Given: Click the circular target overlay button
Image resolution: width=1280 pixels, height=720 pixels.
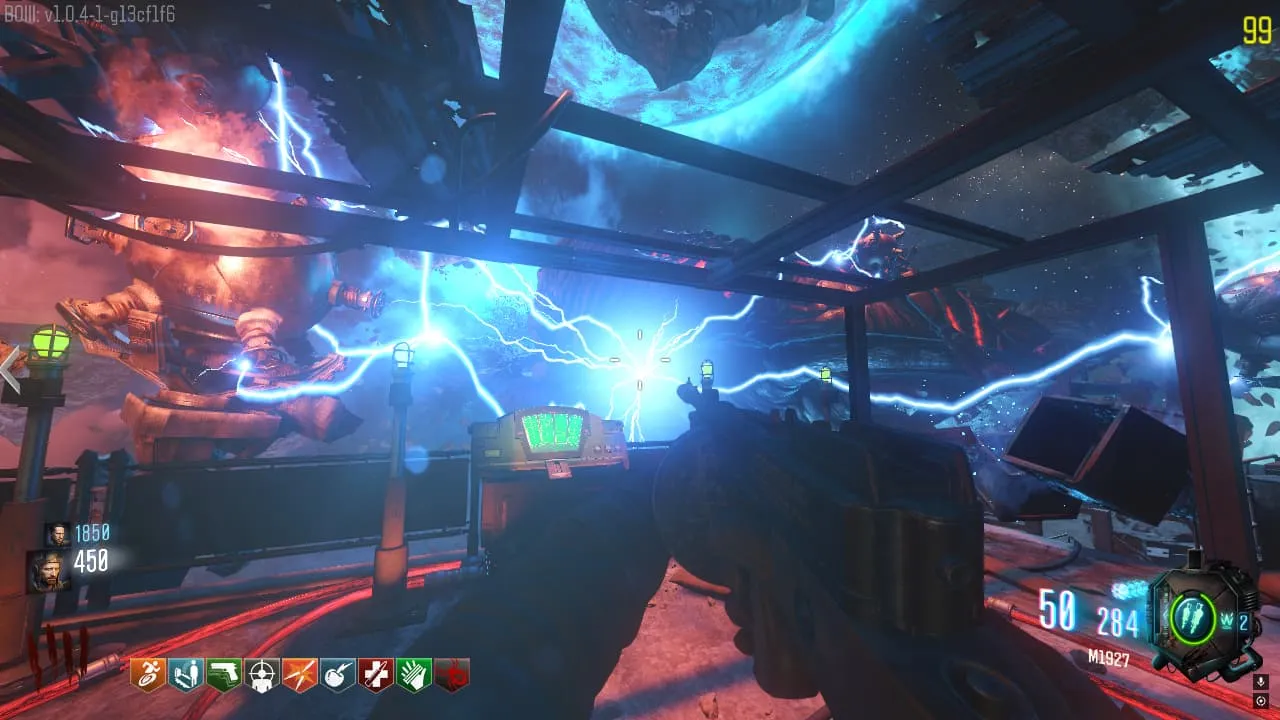Looking at the screenshot, I should tap(1260, 700).
